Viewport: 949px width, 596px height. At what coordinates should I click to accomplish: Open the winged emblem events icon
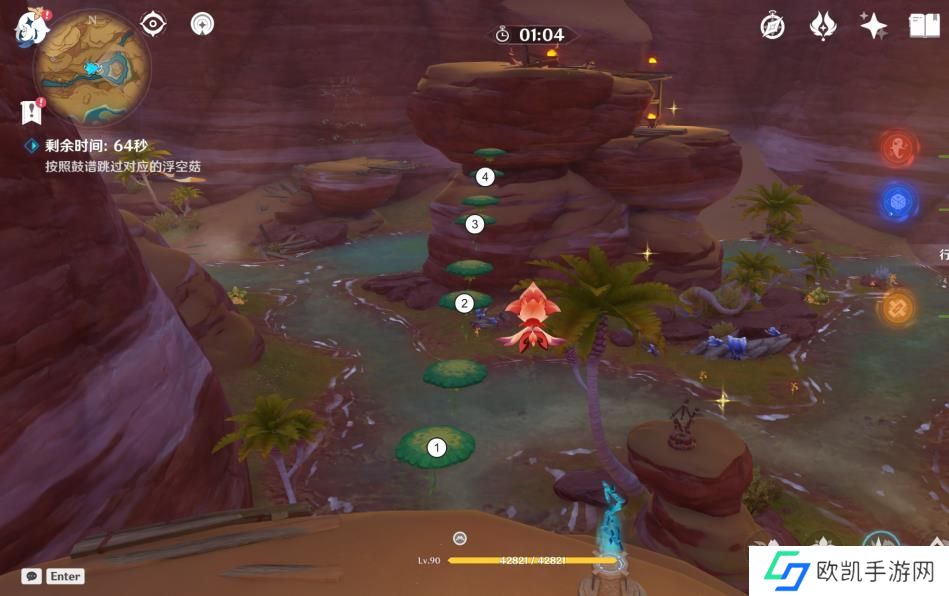click(823, 26)
